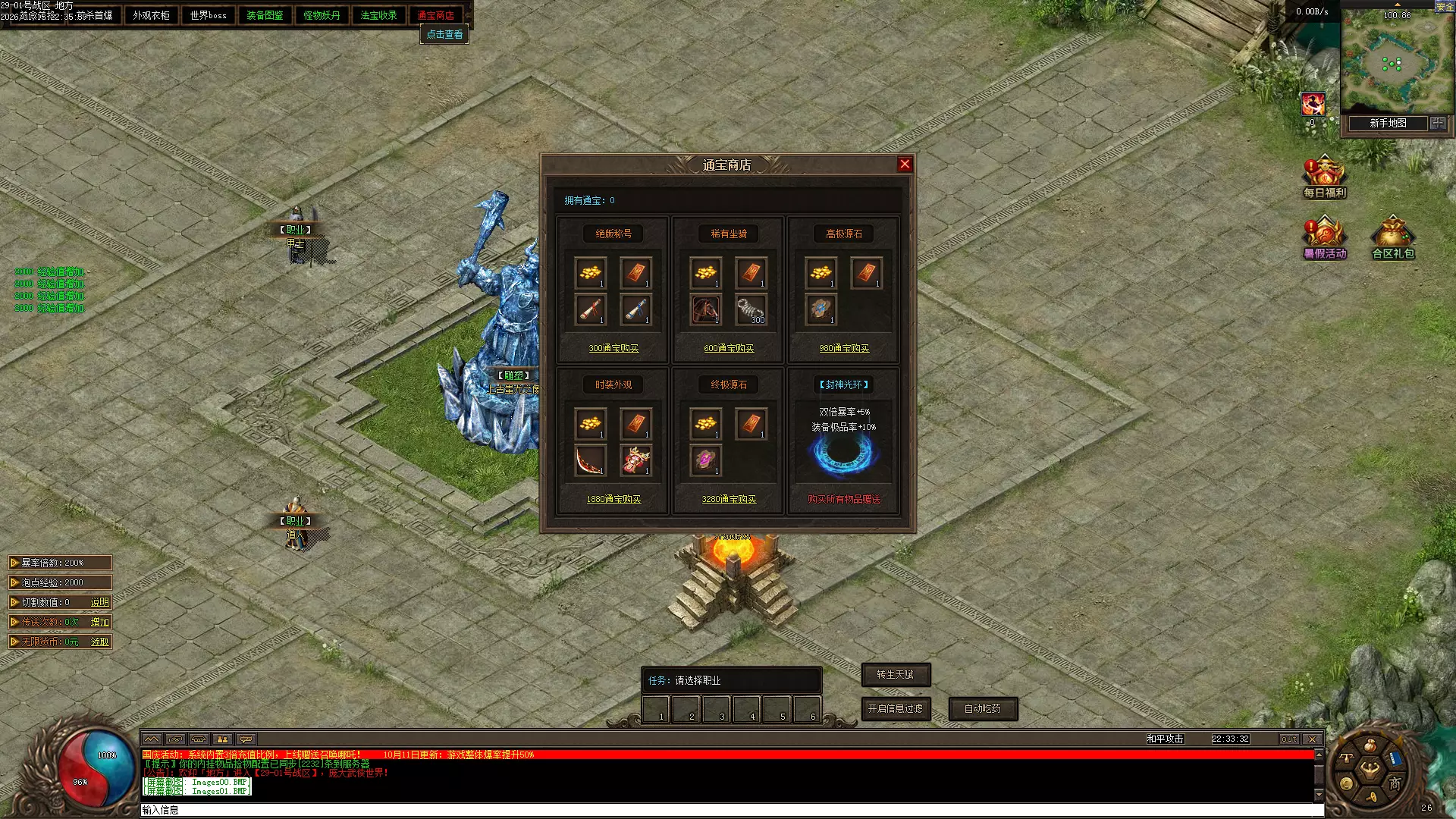Open the 外观衣柜 wardrobe menu
1456x819 pixels.
tap(151, 15)
